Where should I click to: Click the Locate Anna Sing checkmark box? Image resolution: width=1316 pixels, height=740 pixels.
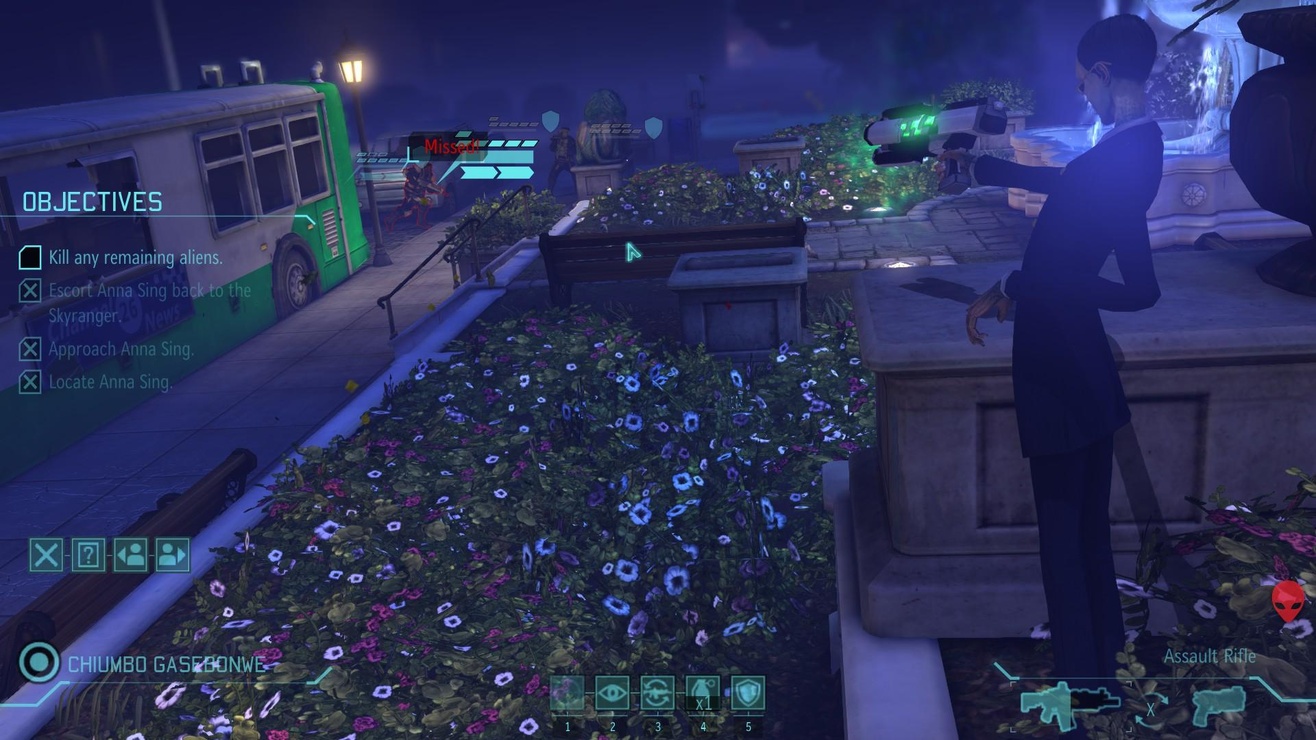(x=29, y=381)
